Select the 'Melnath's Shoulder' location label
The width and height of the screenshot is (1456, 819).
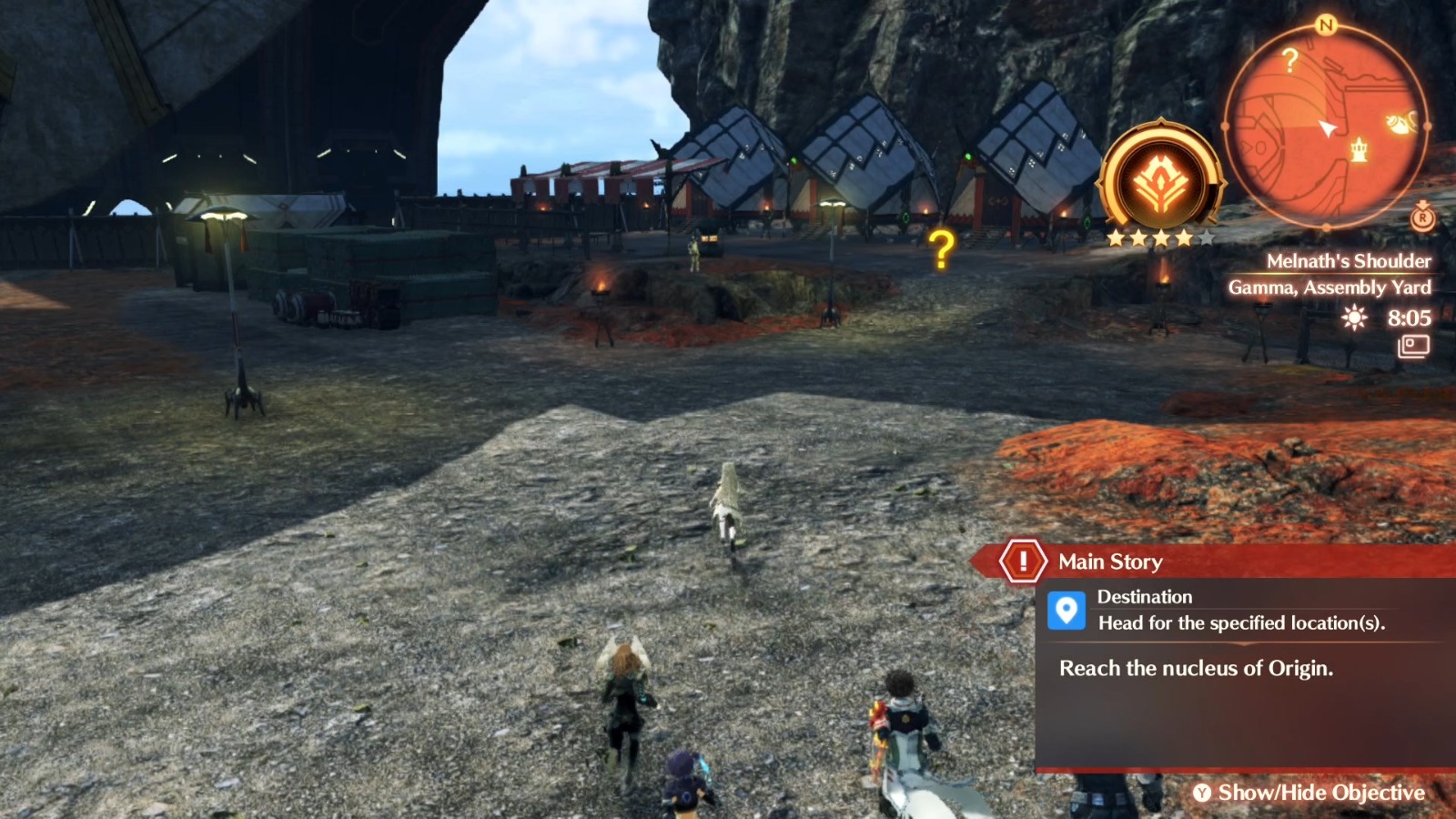(1350, 261)
